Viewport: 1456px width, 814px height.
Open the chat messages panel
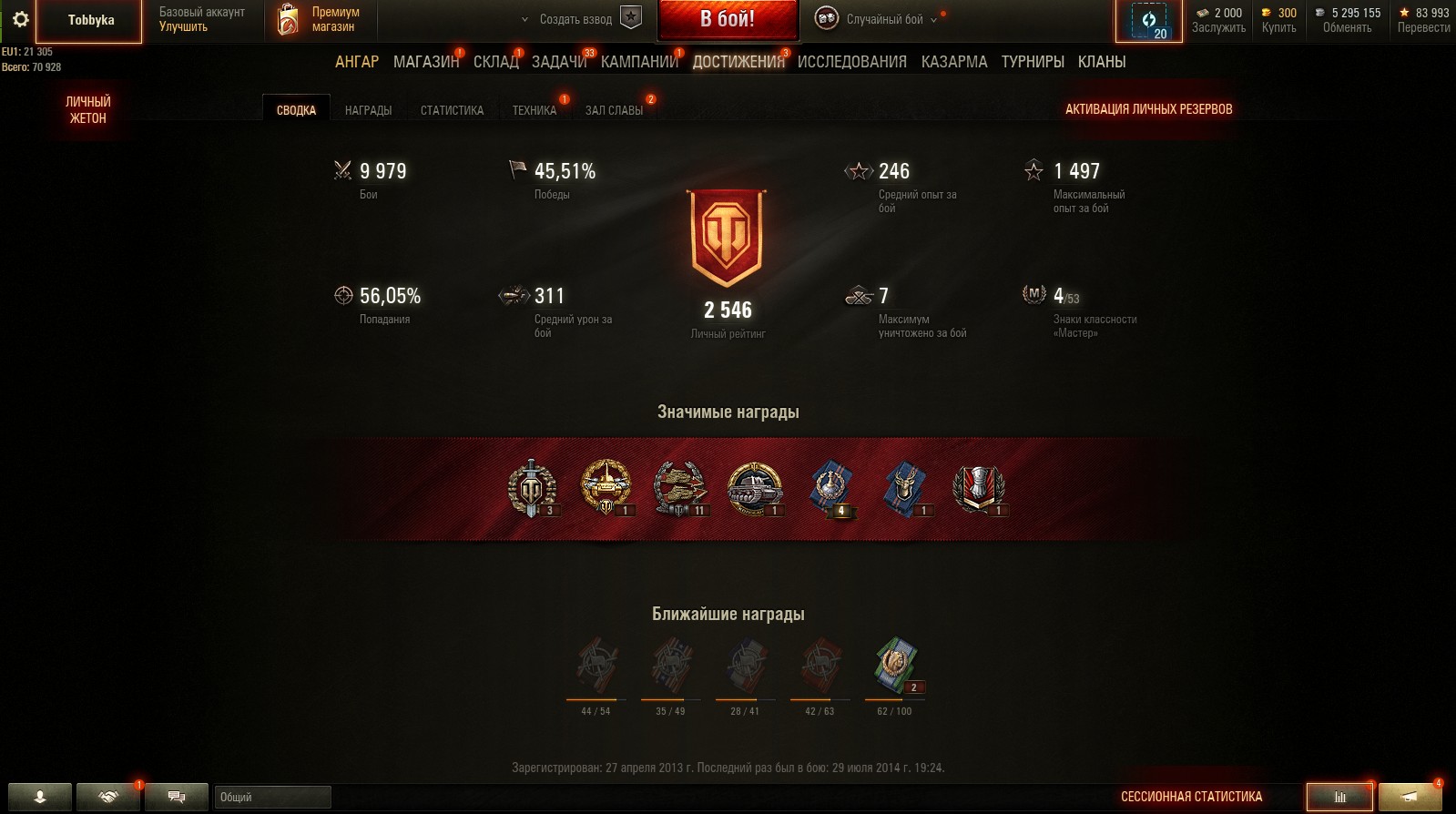click(x=177, y=798)
